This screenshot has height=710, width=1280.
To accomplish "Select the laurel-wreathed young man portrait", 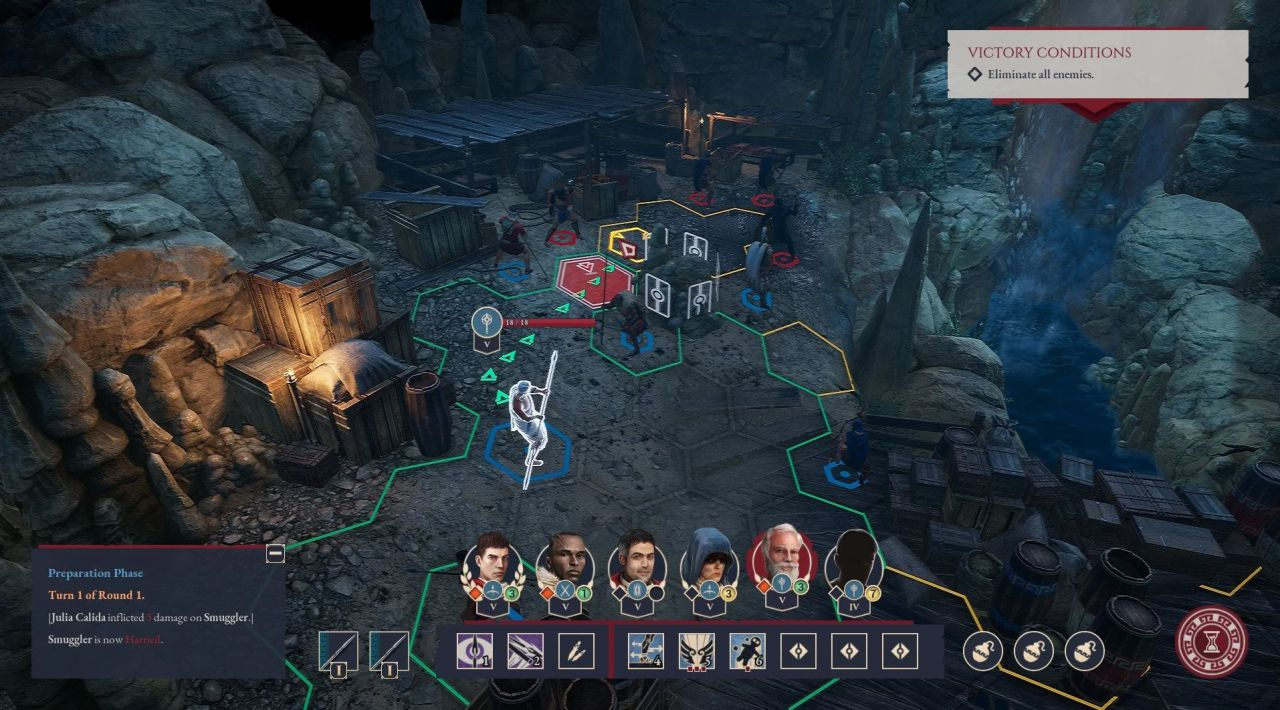I will (x=492, y=564).
